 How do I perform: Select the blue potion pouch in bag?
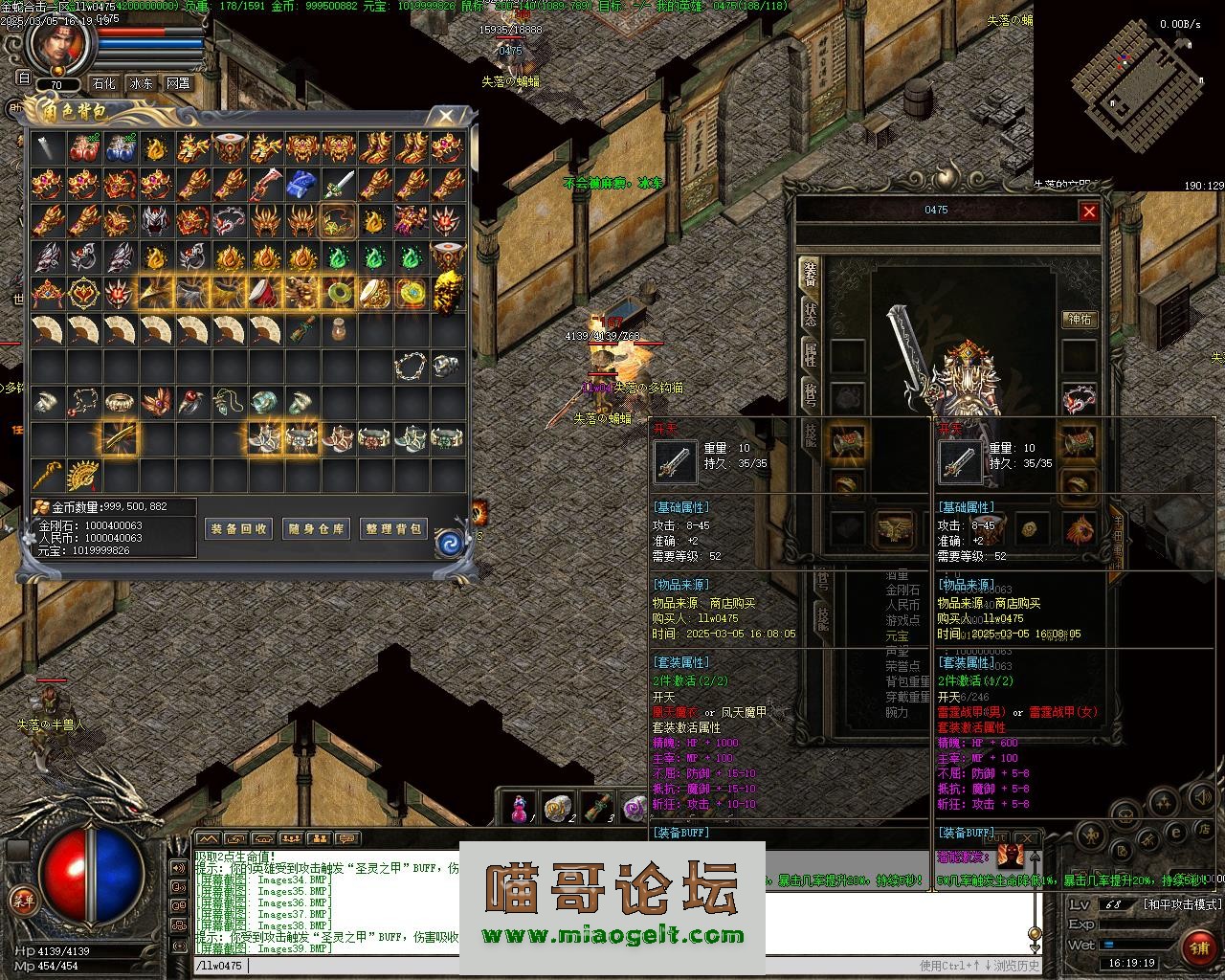coord(121,148)
